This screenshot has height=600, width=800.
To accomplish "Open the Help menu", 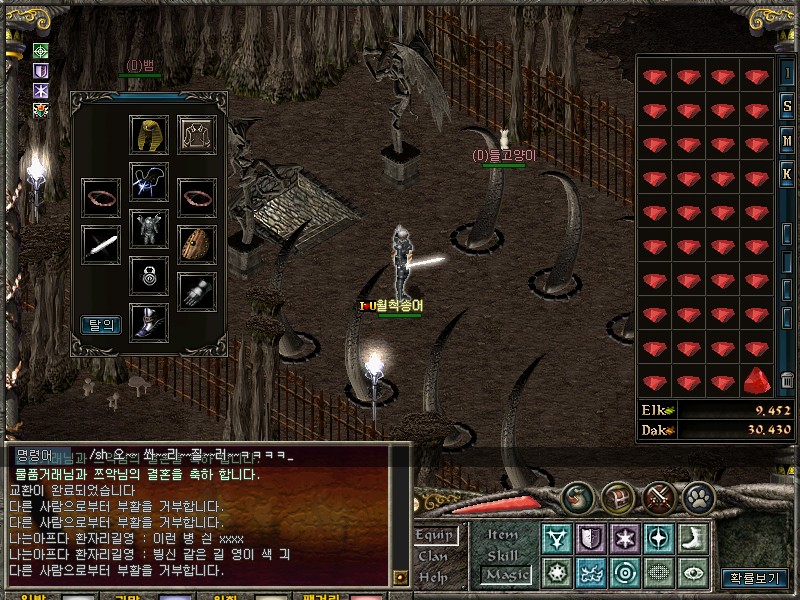I will click(432, 576).
